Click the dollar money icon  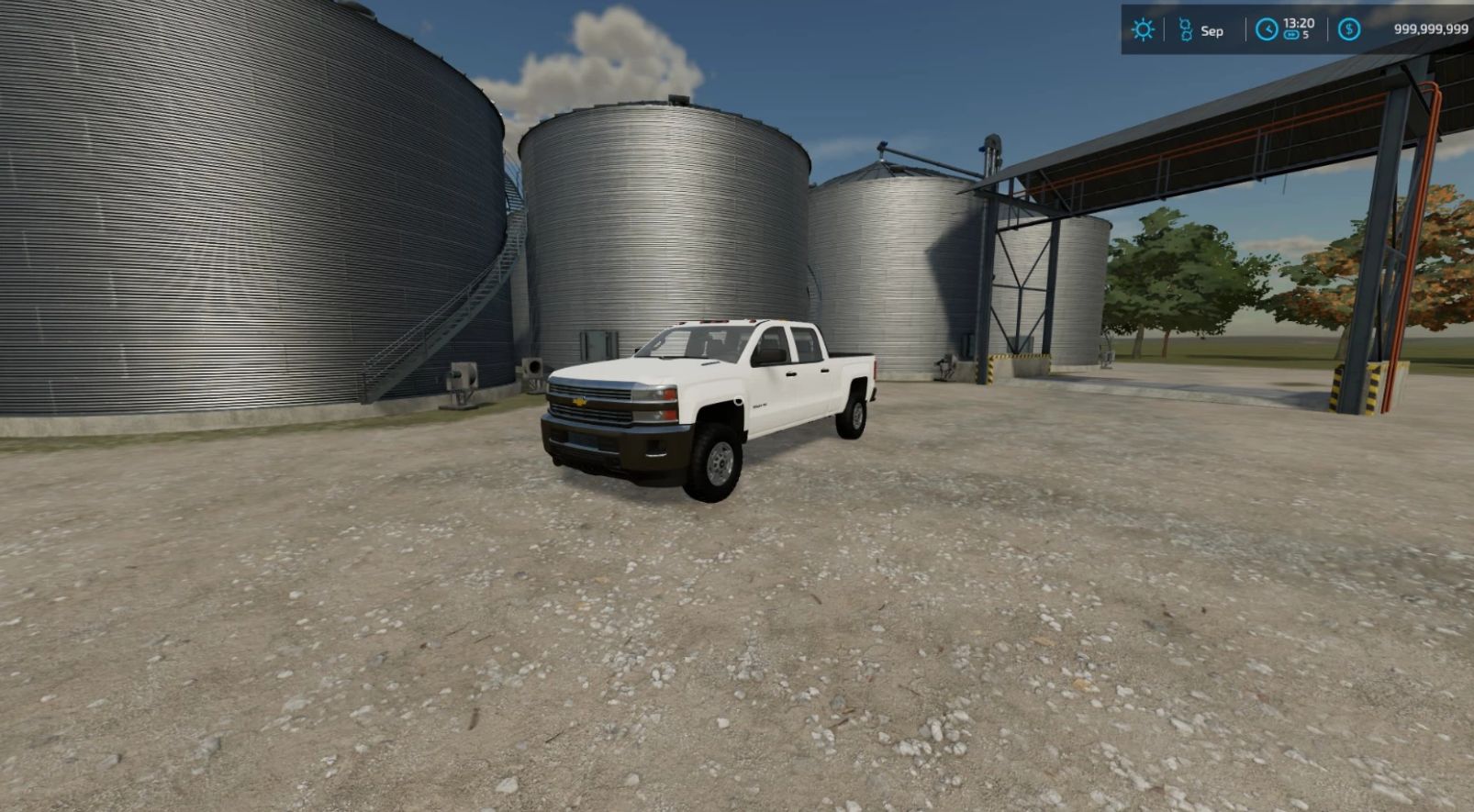click(x=1348, y=29)
